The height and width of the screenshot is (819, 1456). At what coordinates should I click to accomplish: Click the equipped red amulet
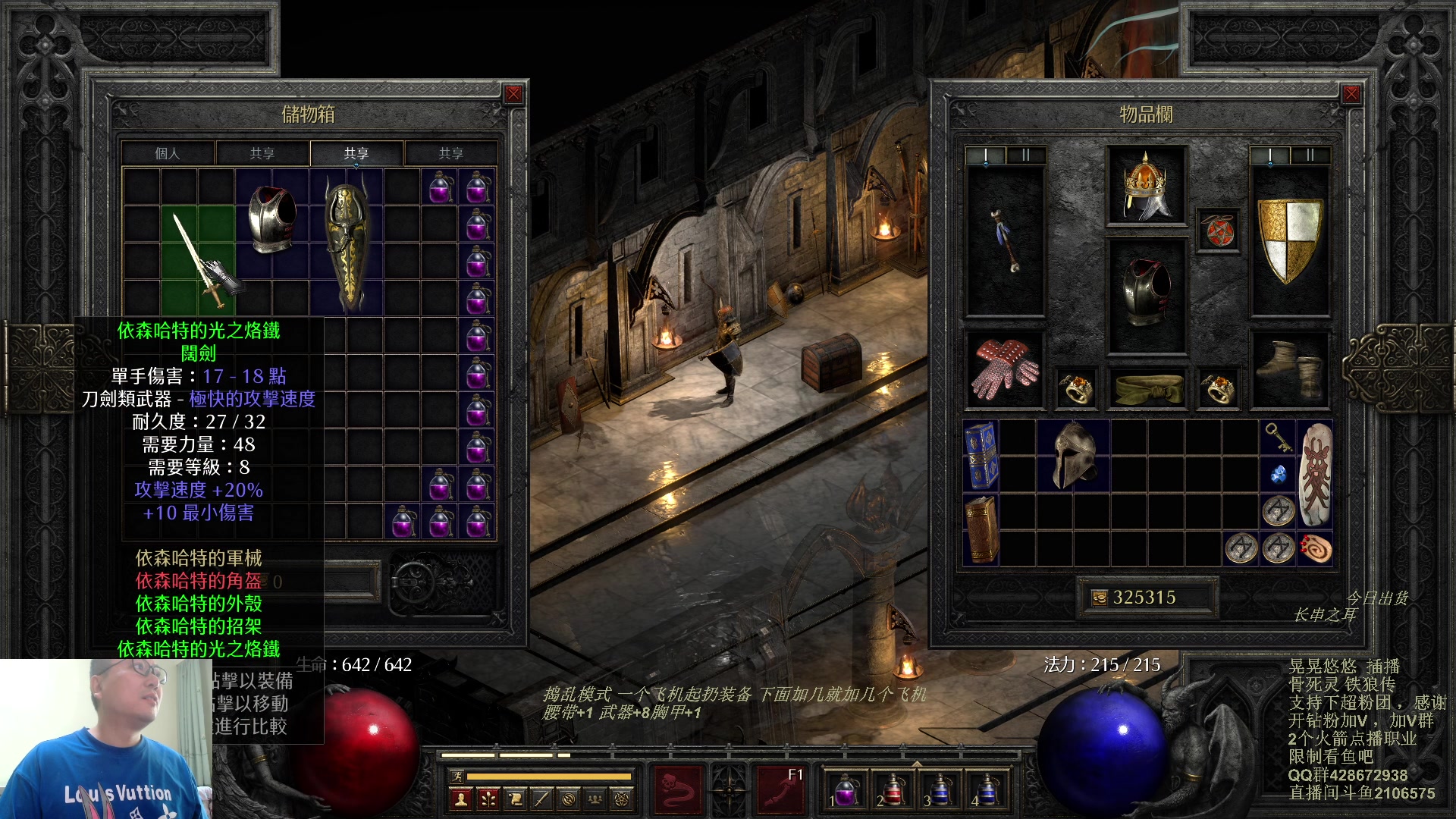[1218, 231]
